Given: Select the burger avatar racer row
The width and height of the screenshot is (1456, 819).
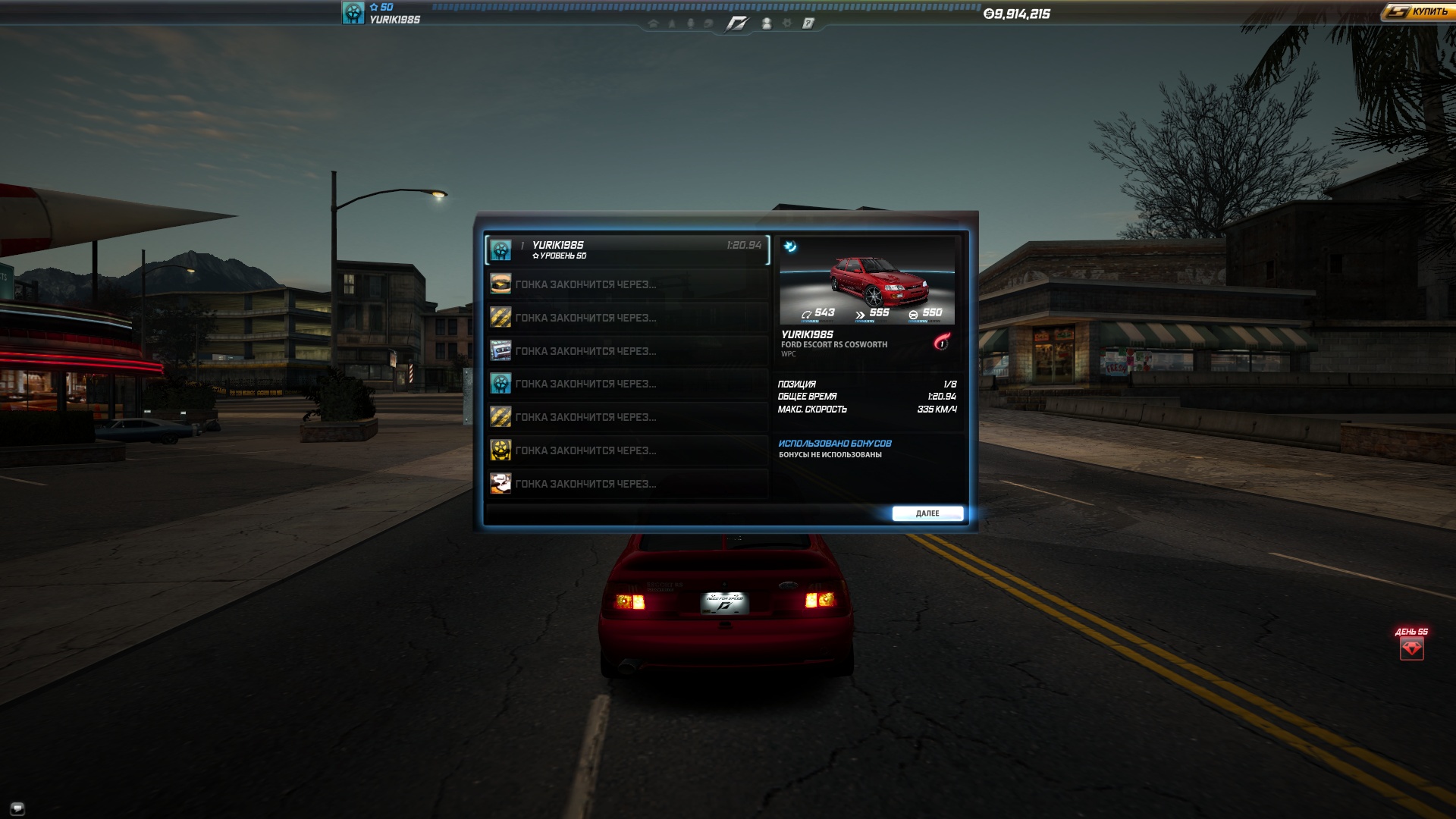Looking at the screenshot, I should tap(627, 284).
